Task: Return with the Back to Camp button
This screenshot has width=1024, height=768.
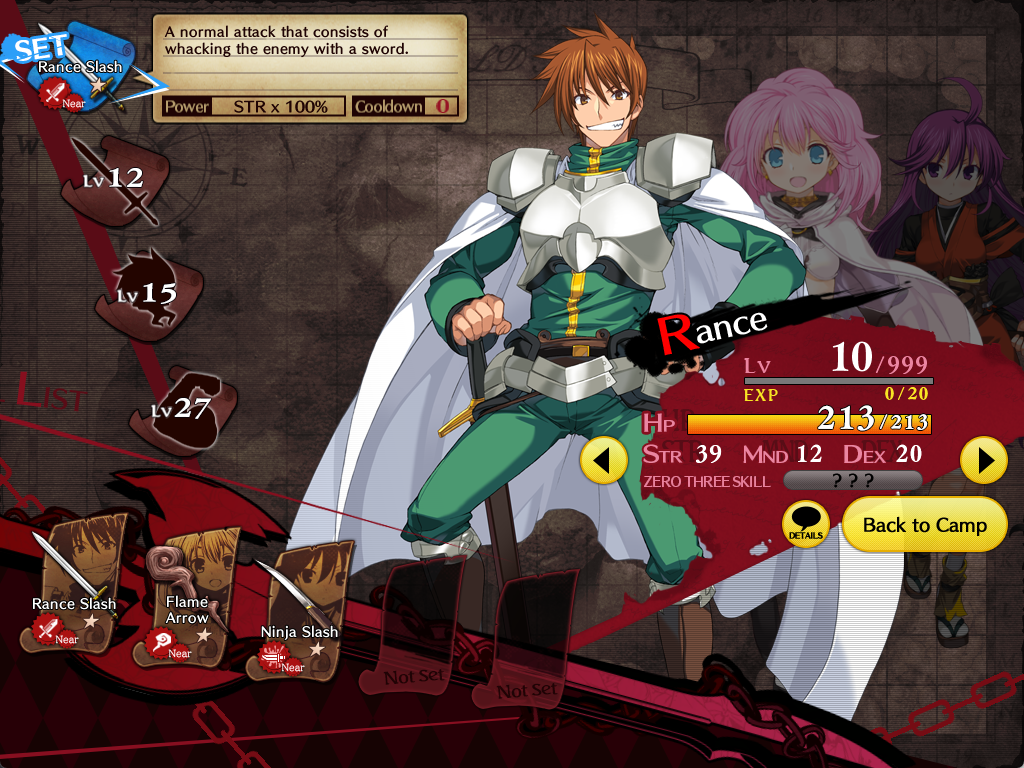Action: click(924, 525)
